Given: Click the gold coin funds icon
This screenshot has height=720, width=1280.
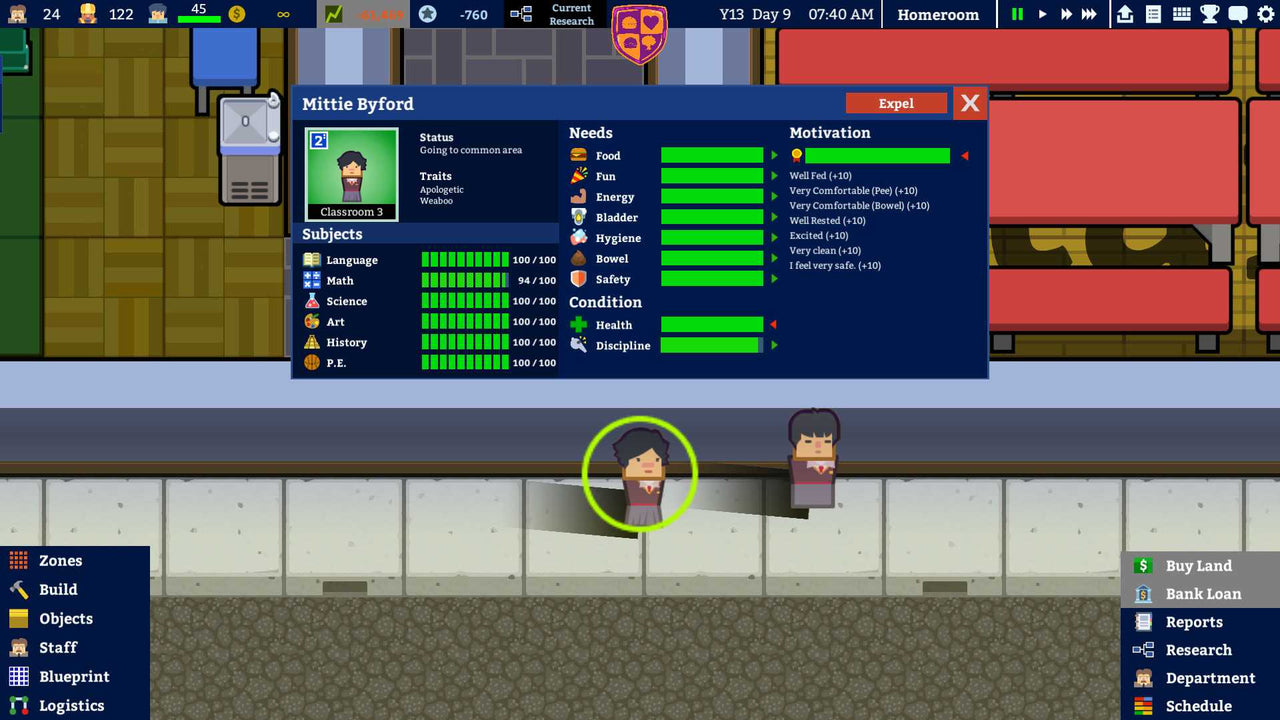Looking at the screenshot, I should (x=237, y=14).
